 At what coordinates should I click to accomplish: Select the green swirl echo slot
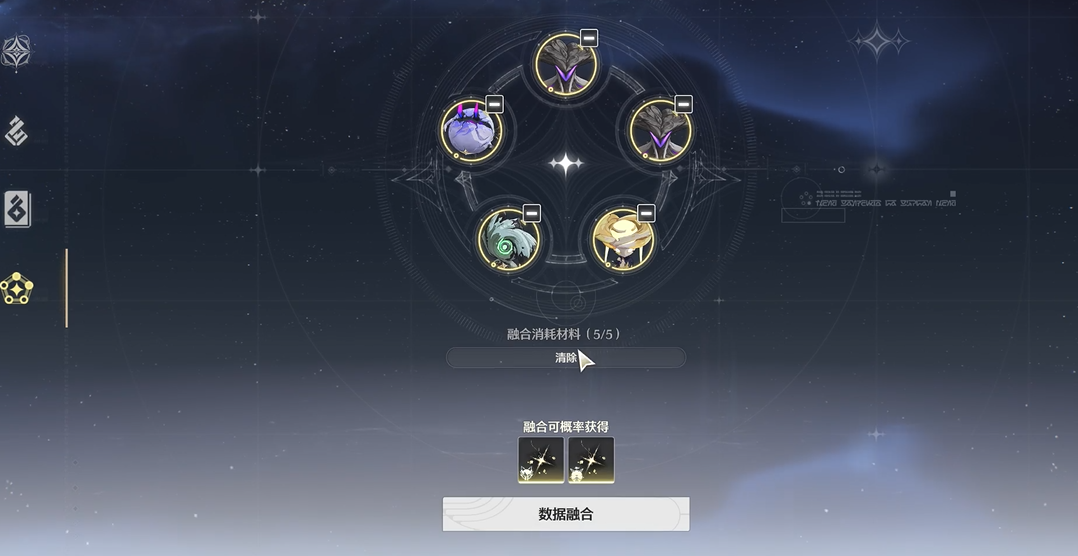point(508,239)
